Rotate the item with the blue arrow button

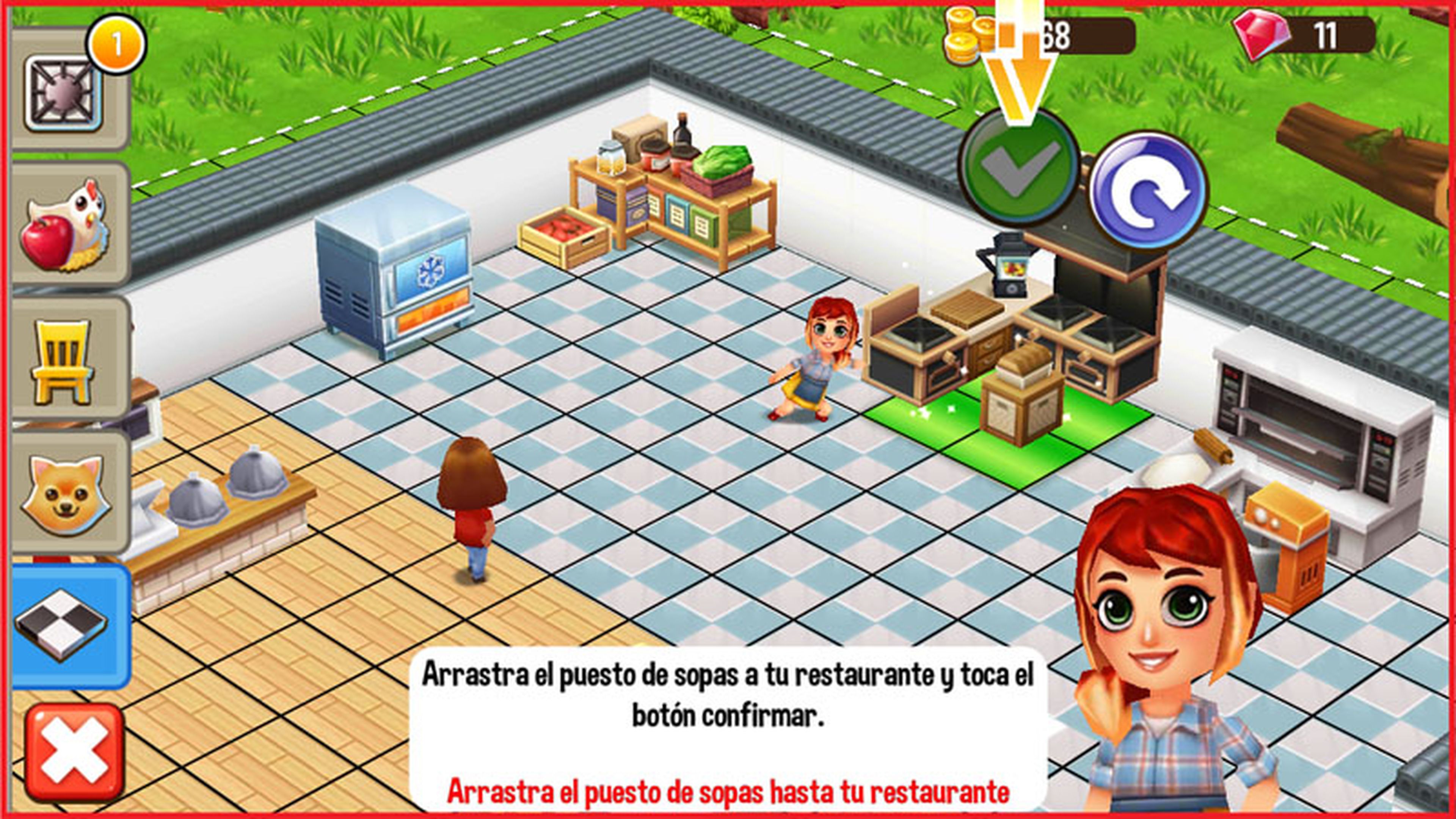[x=1147, y=190]
